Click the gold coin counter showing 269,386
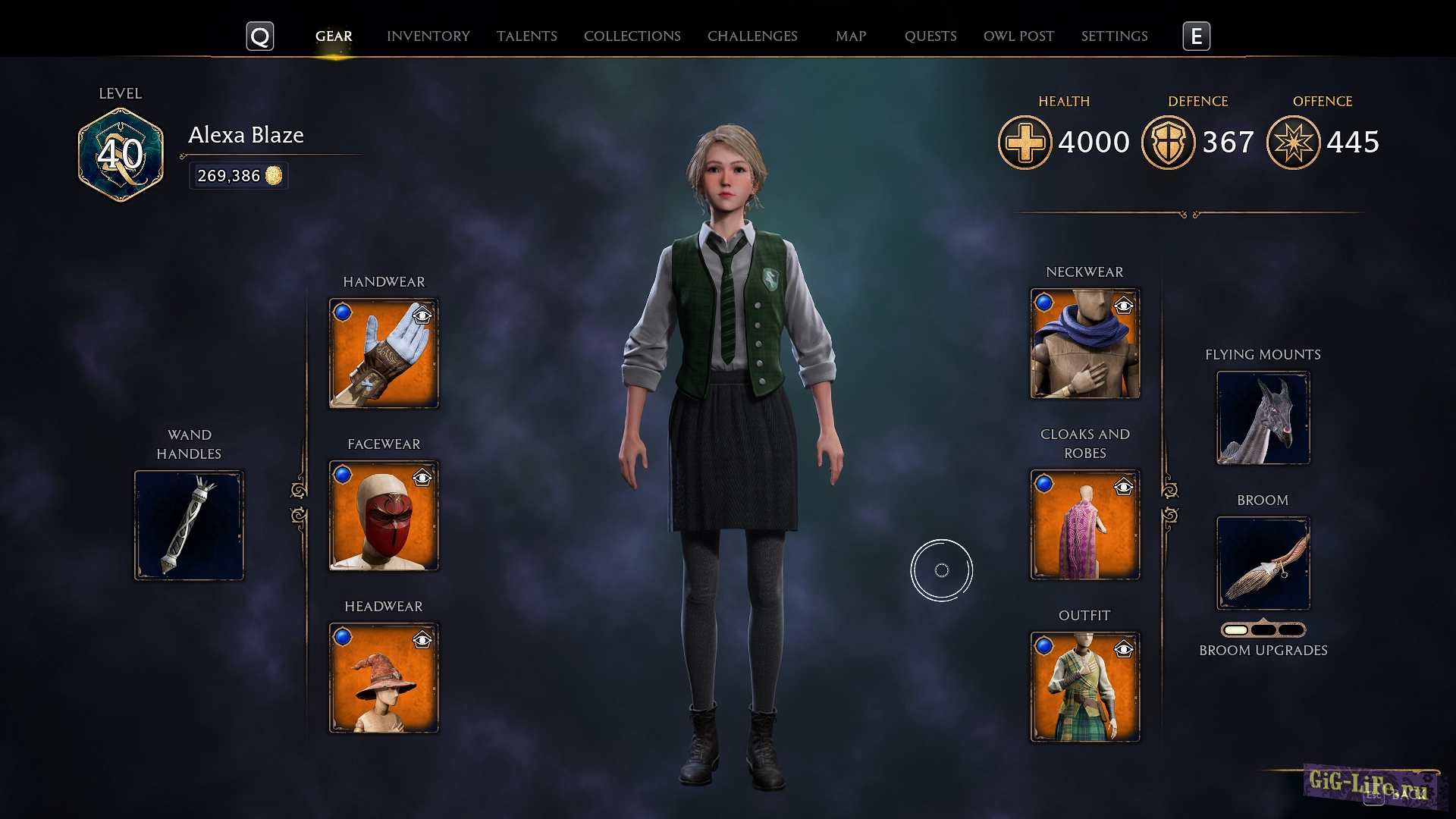Screen dimensions: 1456x819 [238, 175]
